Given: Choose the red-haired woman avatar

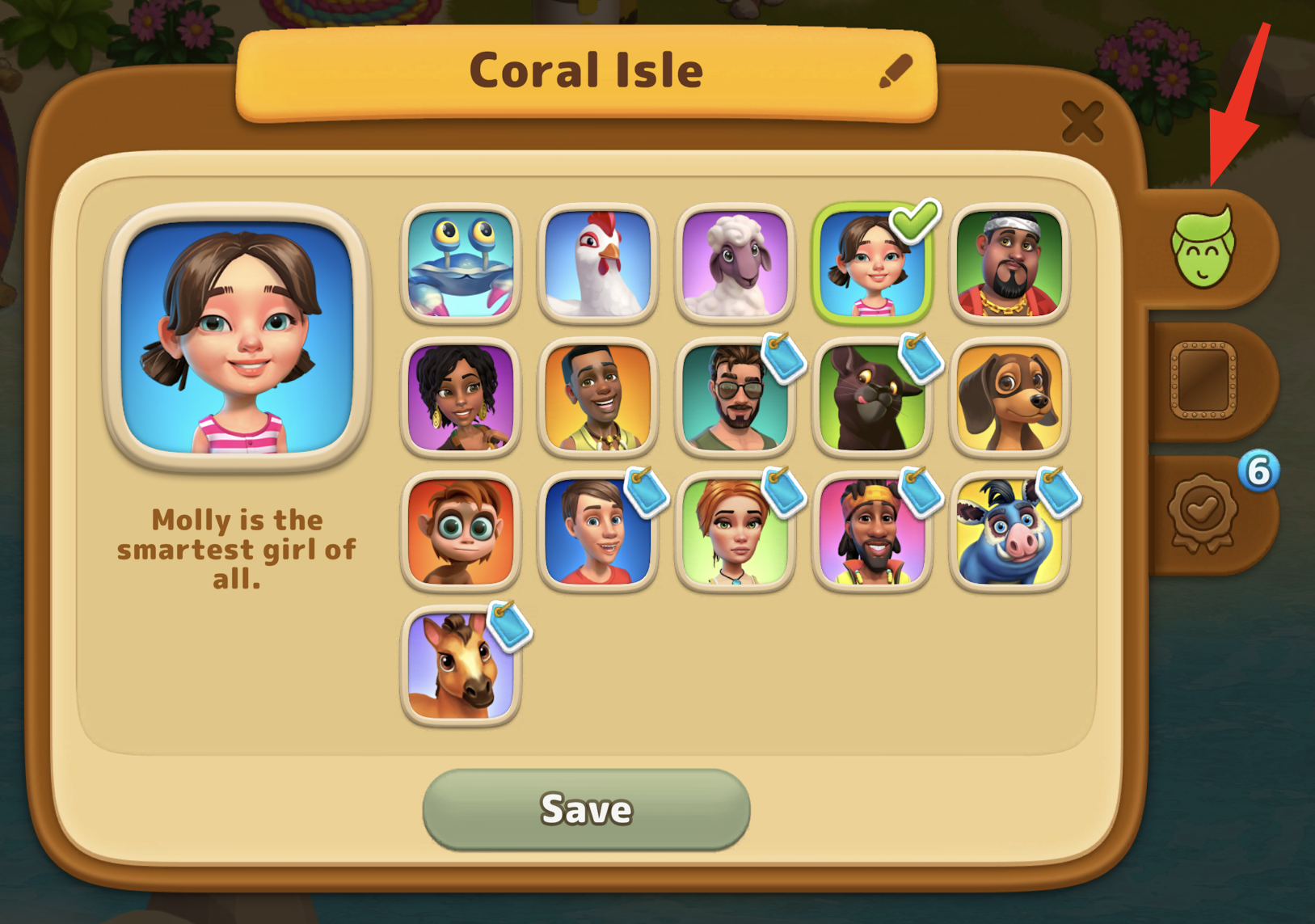Looking at the screenshot, I should 735,531.
